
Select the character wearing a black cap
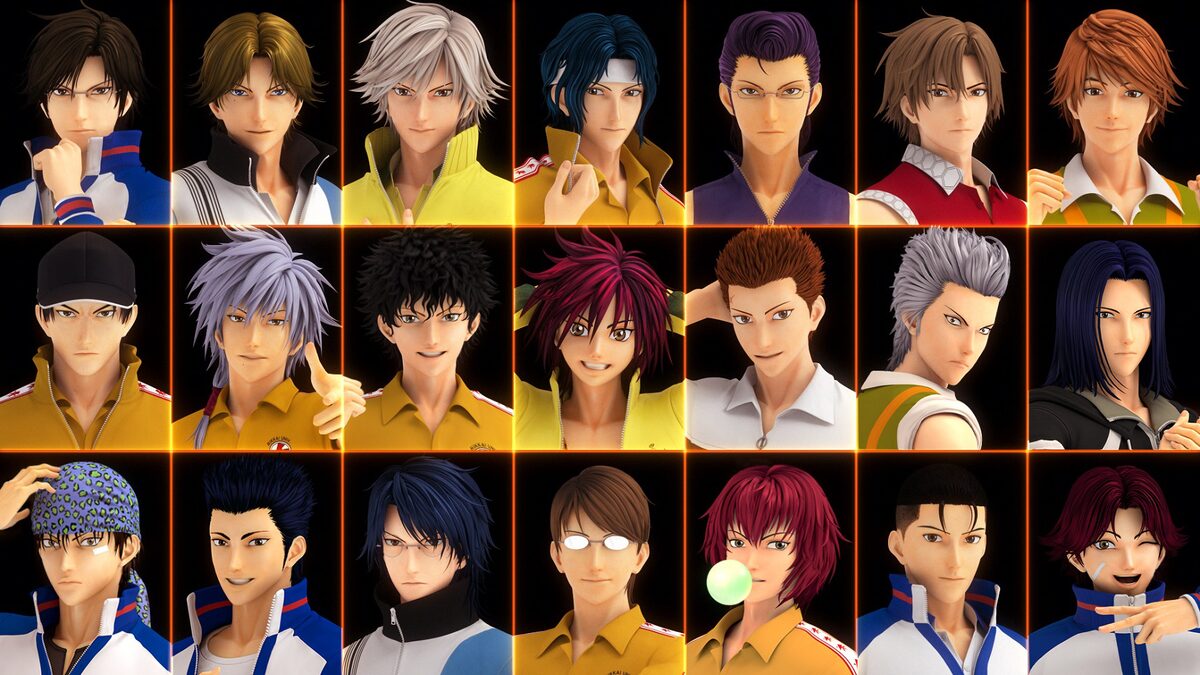[84, 338]
